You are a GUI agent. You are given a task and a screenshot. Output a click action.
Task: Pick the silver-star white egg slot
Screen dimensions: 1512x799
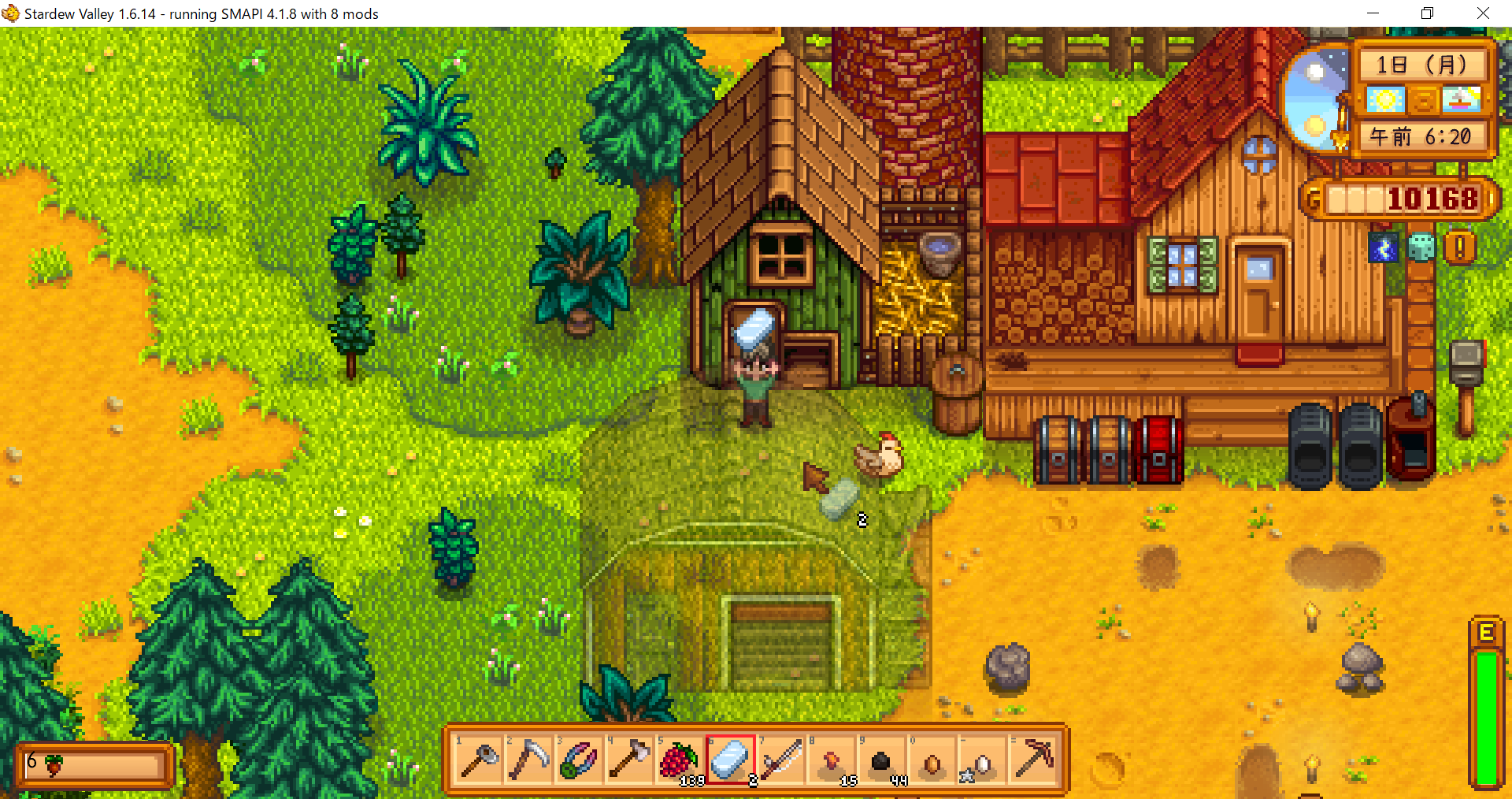[982, 760]
